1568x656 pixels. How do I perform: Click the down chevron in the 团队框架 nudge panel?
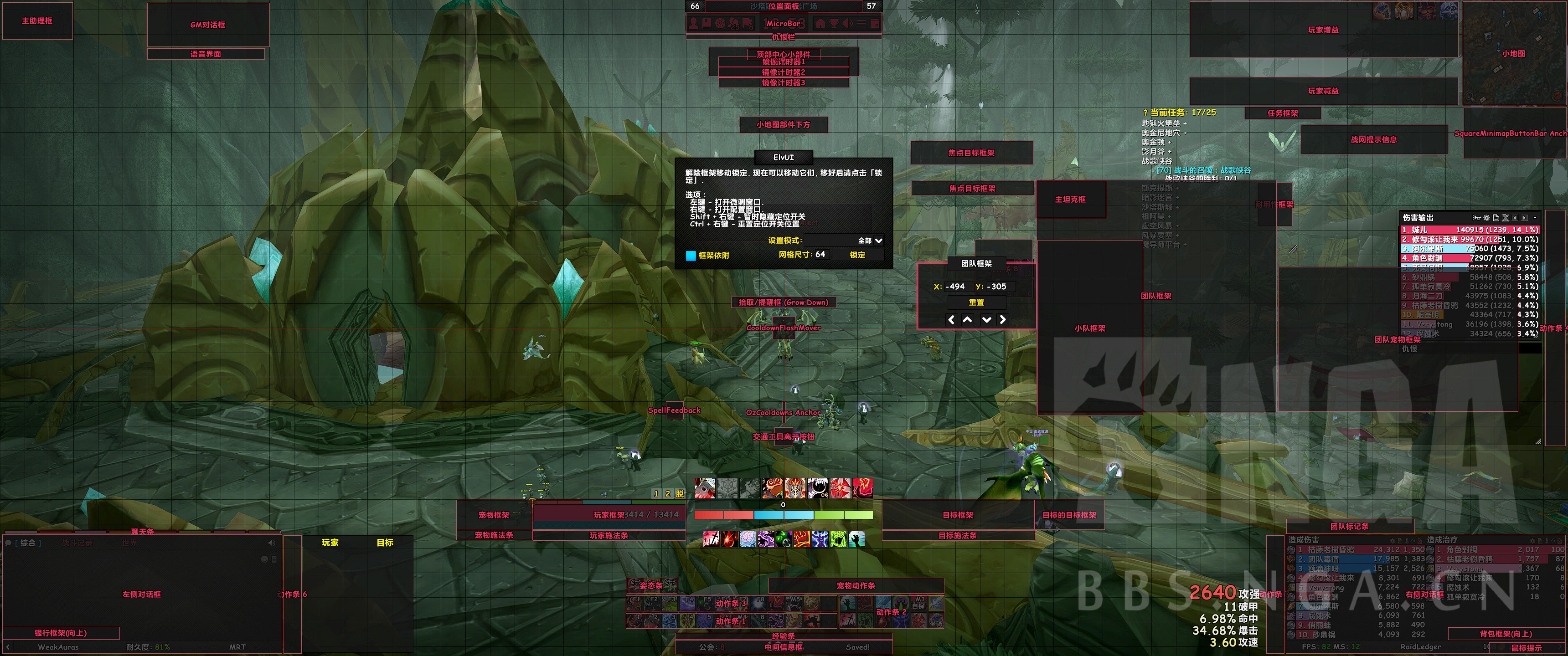click(x=986, y=319)
